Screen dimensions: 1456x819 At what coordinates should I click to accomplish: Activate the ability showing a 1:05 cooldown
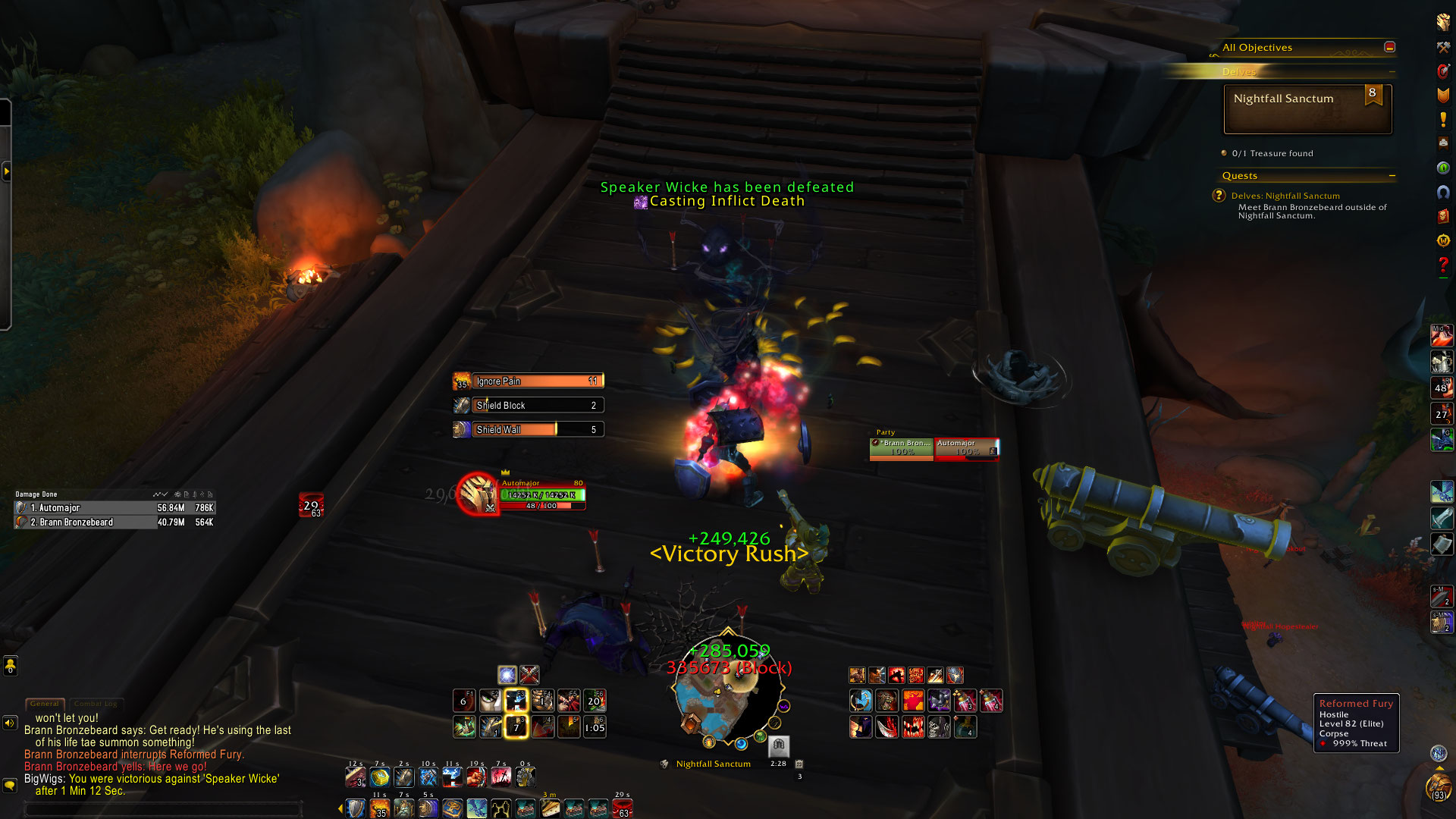595,727
